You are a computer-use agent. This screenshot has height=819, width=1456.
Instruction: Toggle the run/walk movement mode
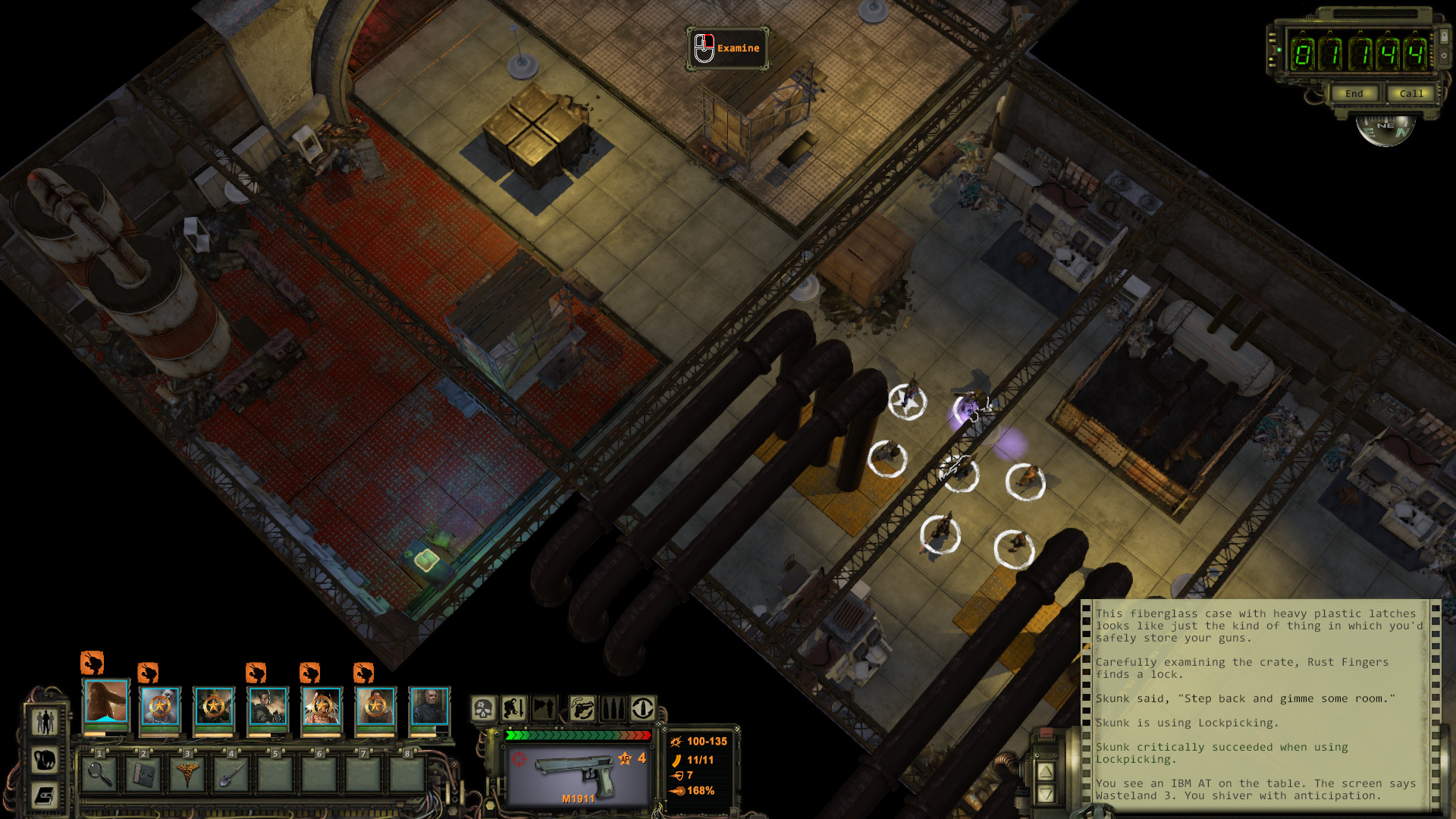(544, 709)
